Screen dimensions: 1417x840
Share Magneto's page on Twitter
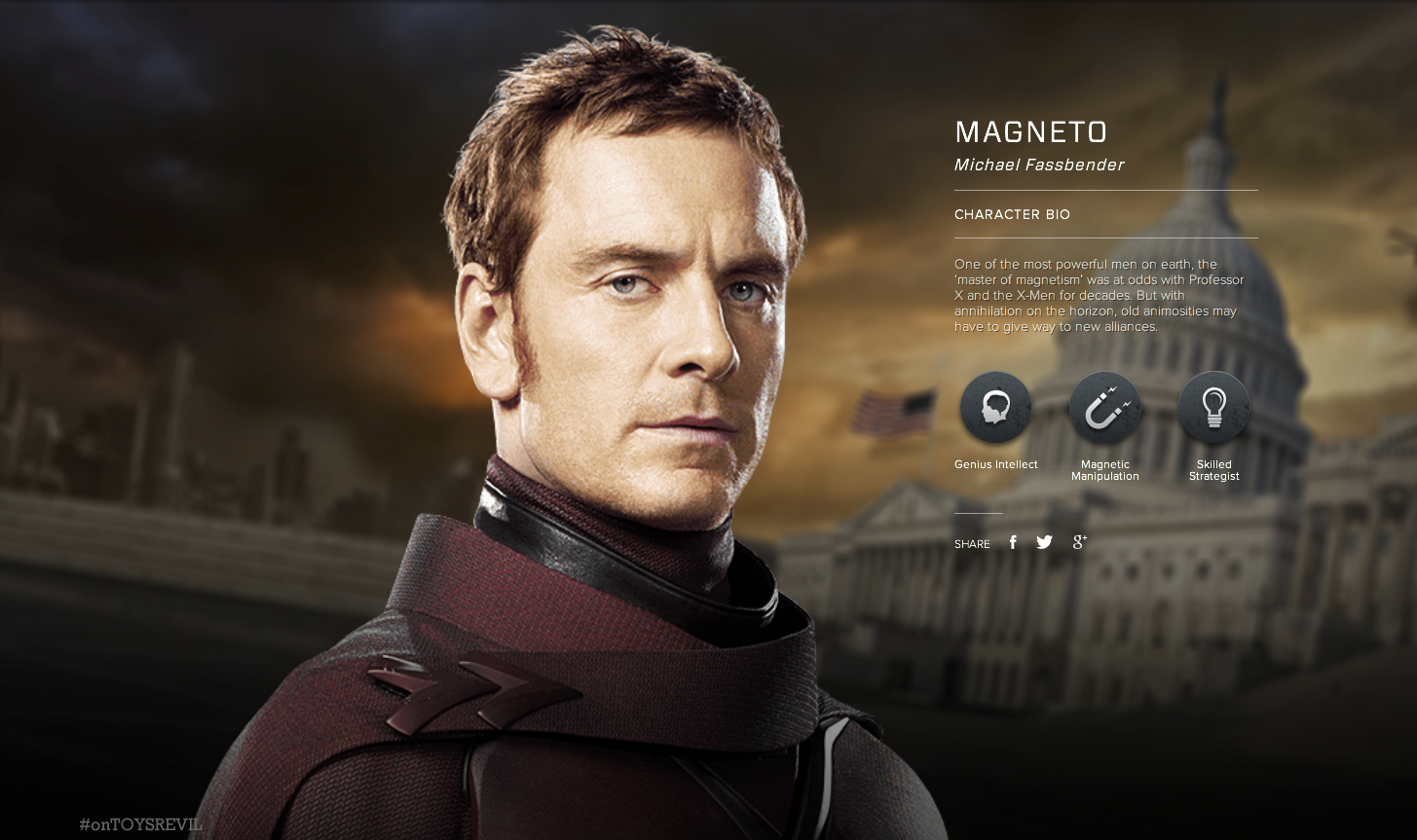(x=1044, y=542)
